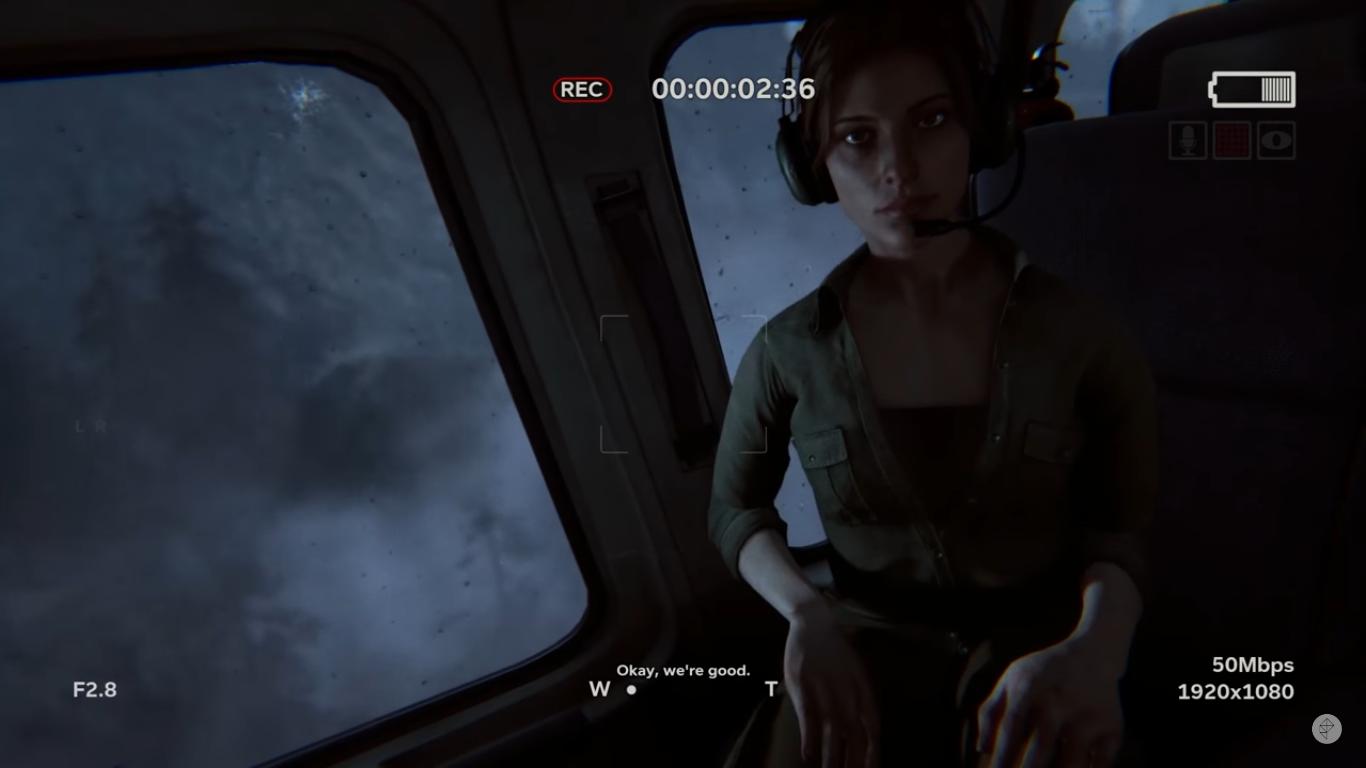Viewport: 1366px width, 768px height.
Task: Click the W–T zoom slider dot
Action: [631, 689]
